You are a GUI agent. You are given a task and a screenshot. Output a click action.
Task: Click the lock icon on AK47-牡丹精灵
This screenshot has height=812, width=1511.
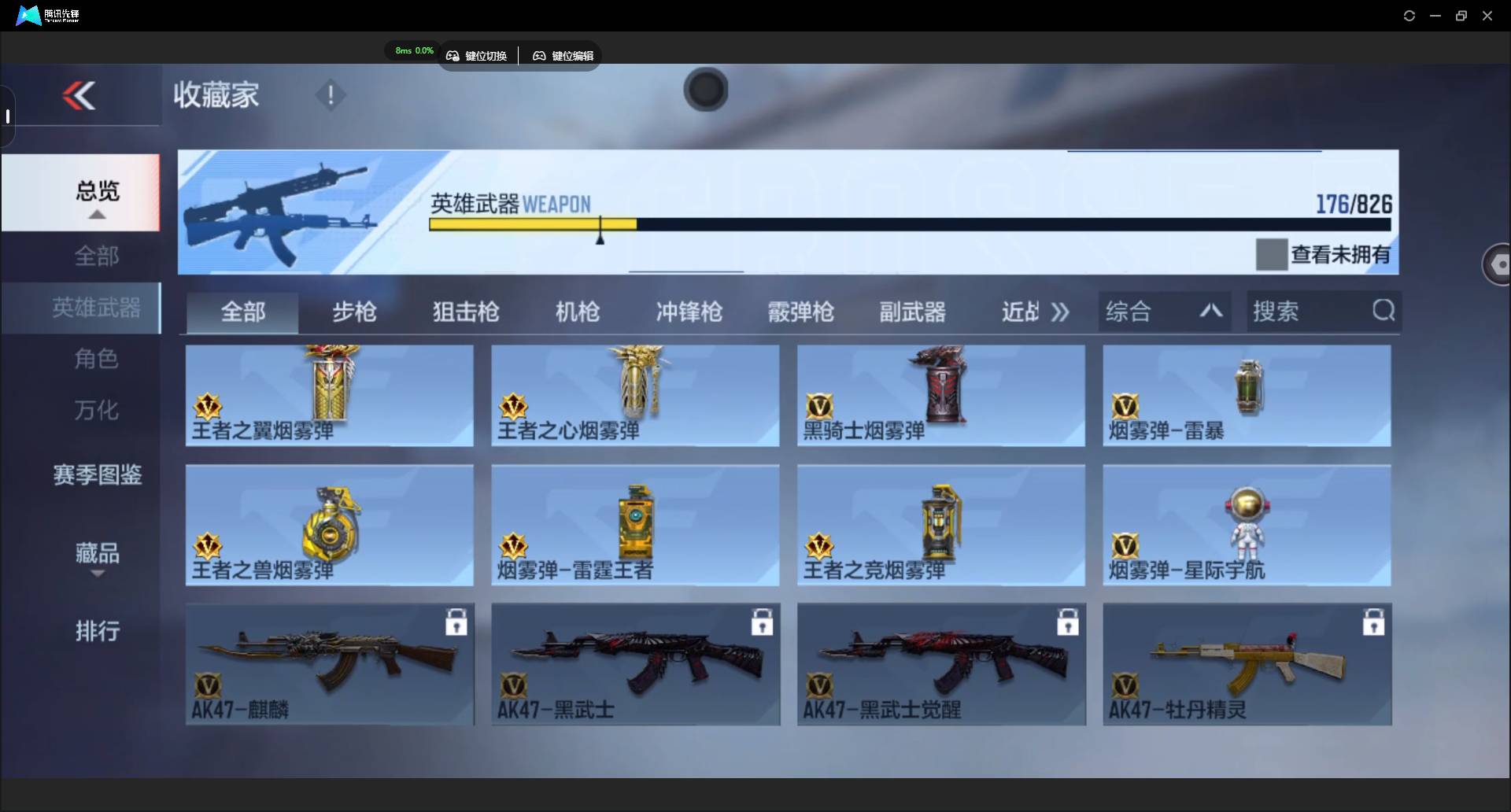pos(1373,622)
